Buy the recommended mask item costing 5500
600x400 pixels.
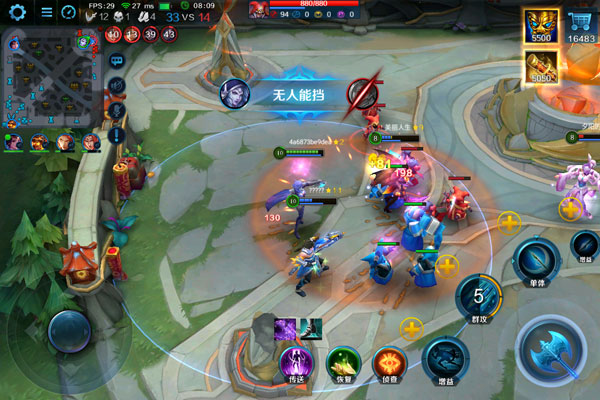coord(541,27)
